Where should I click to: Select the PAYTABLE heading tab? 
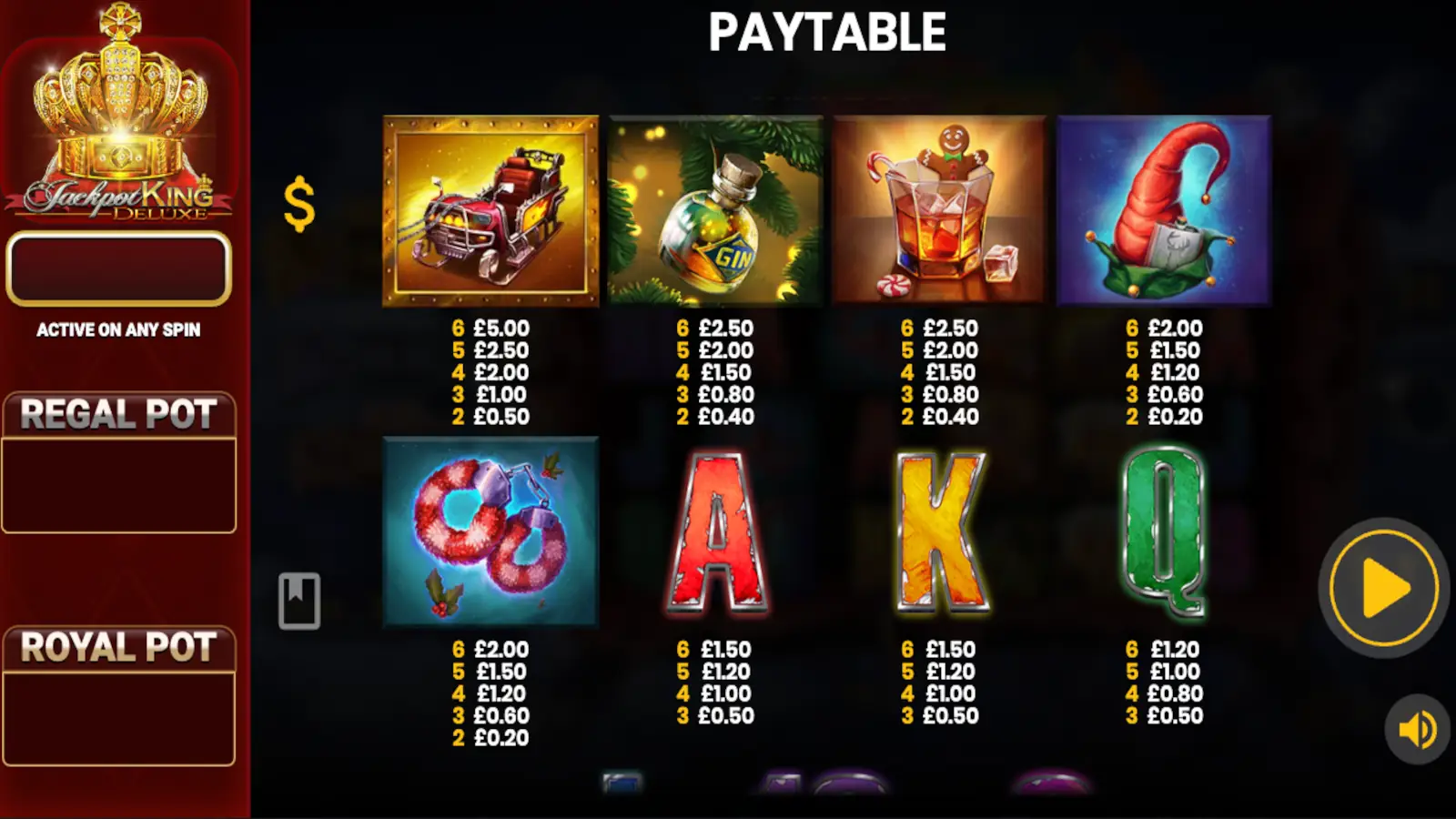(826, 32)
